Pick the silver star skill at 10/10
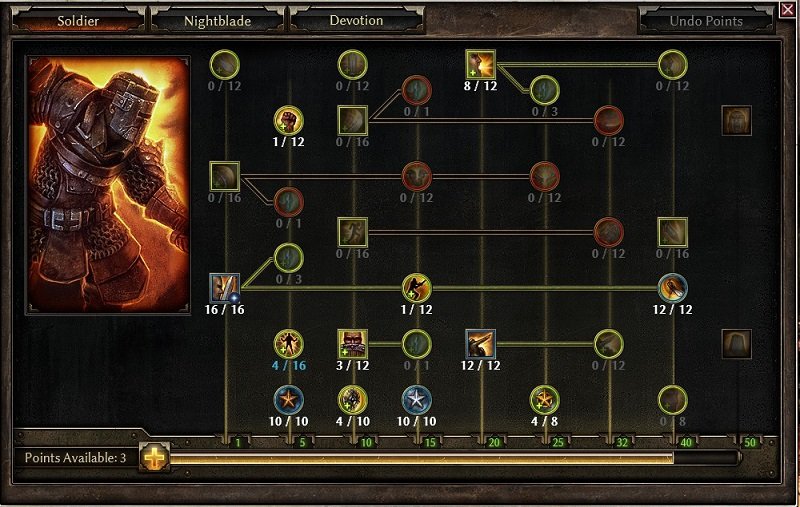This screenshot has height=507, width=800. (x=416, y=400)
